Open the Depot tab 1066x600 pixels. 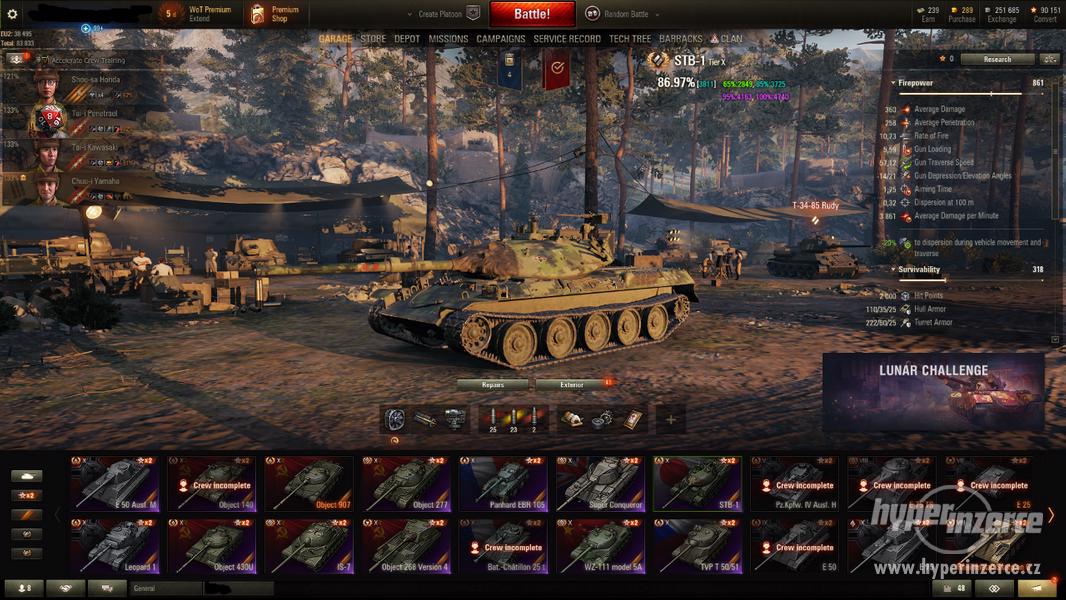(407, 39)
